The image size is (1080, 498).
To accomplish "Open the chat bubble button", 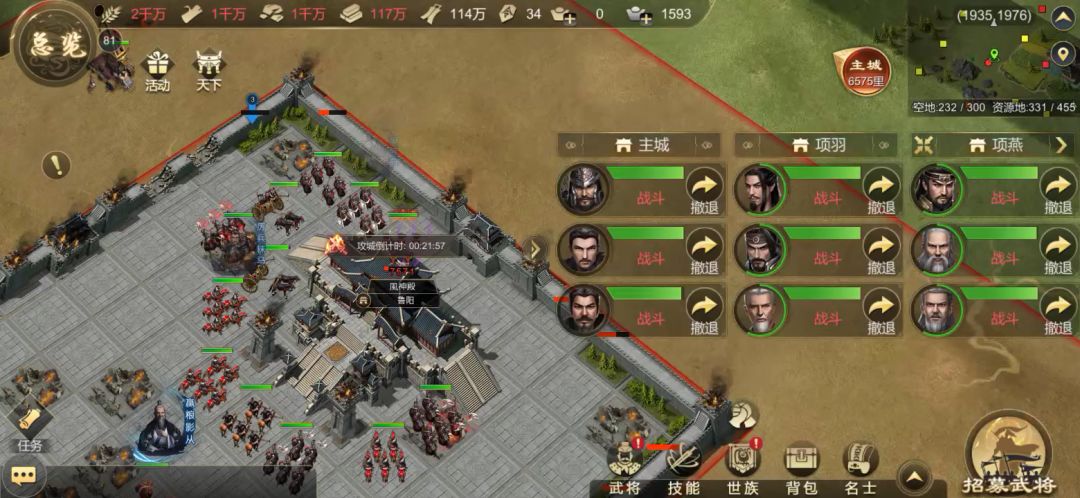I will 23,476.
